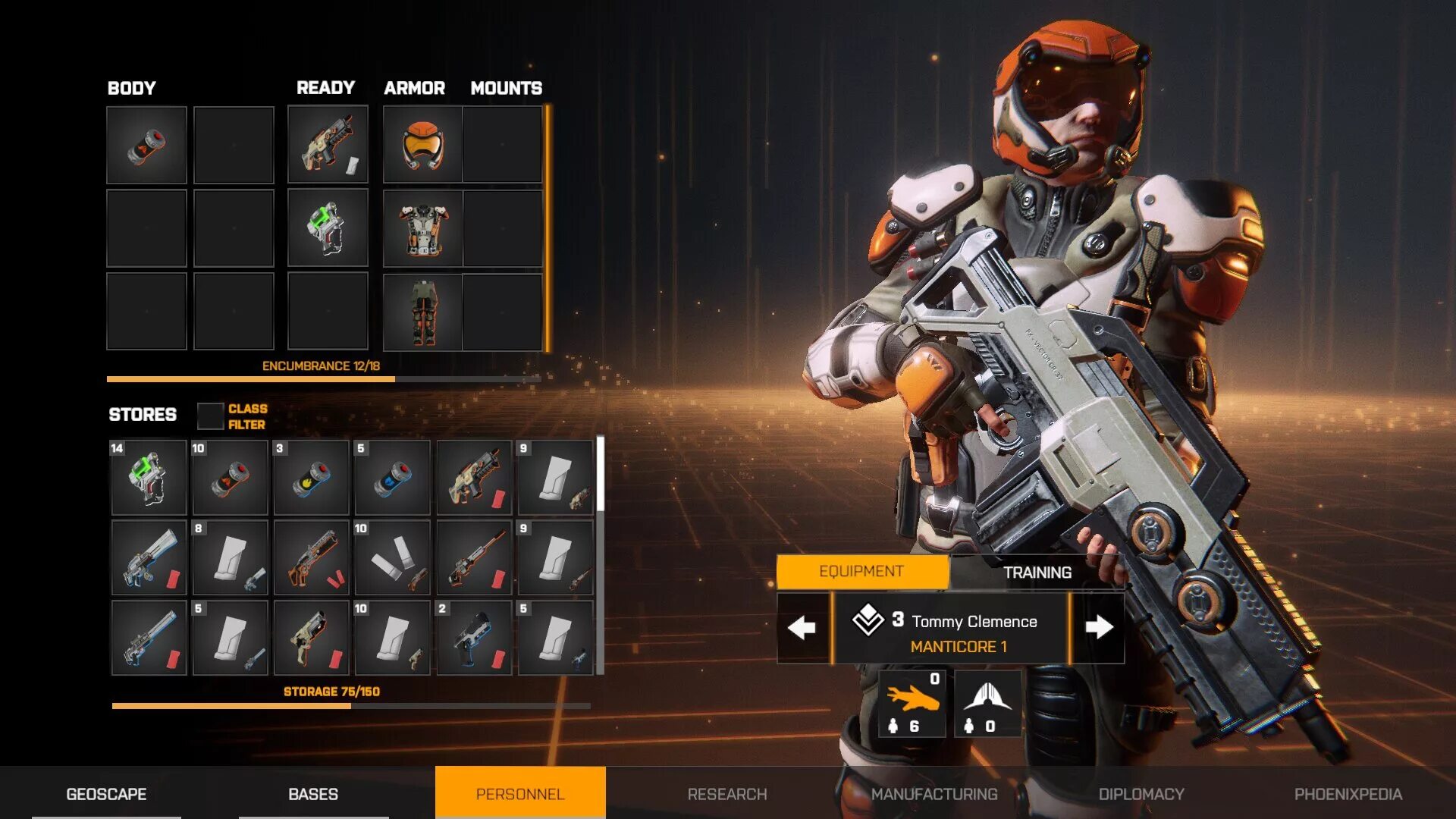
Task: Select the Equipment tab
Action: [861, 572]
